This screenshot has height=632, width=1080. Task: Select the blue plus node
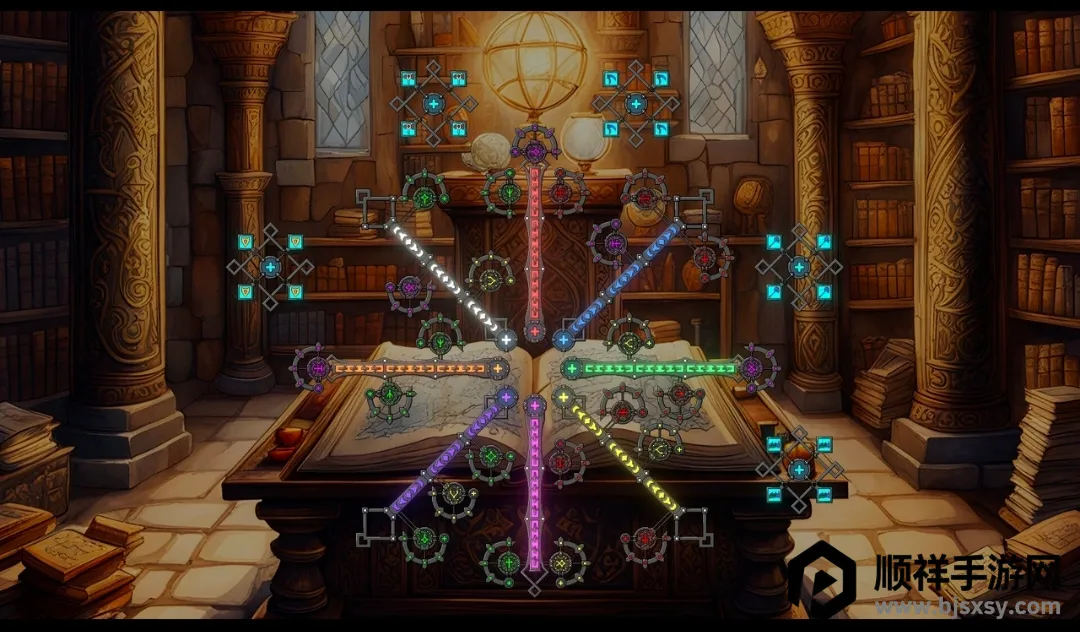562,340
